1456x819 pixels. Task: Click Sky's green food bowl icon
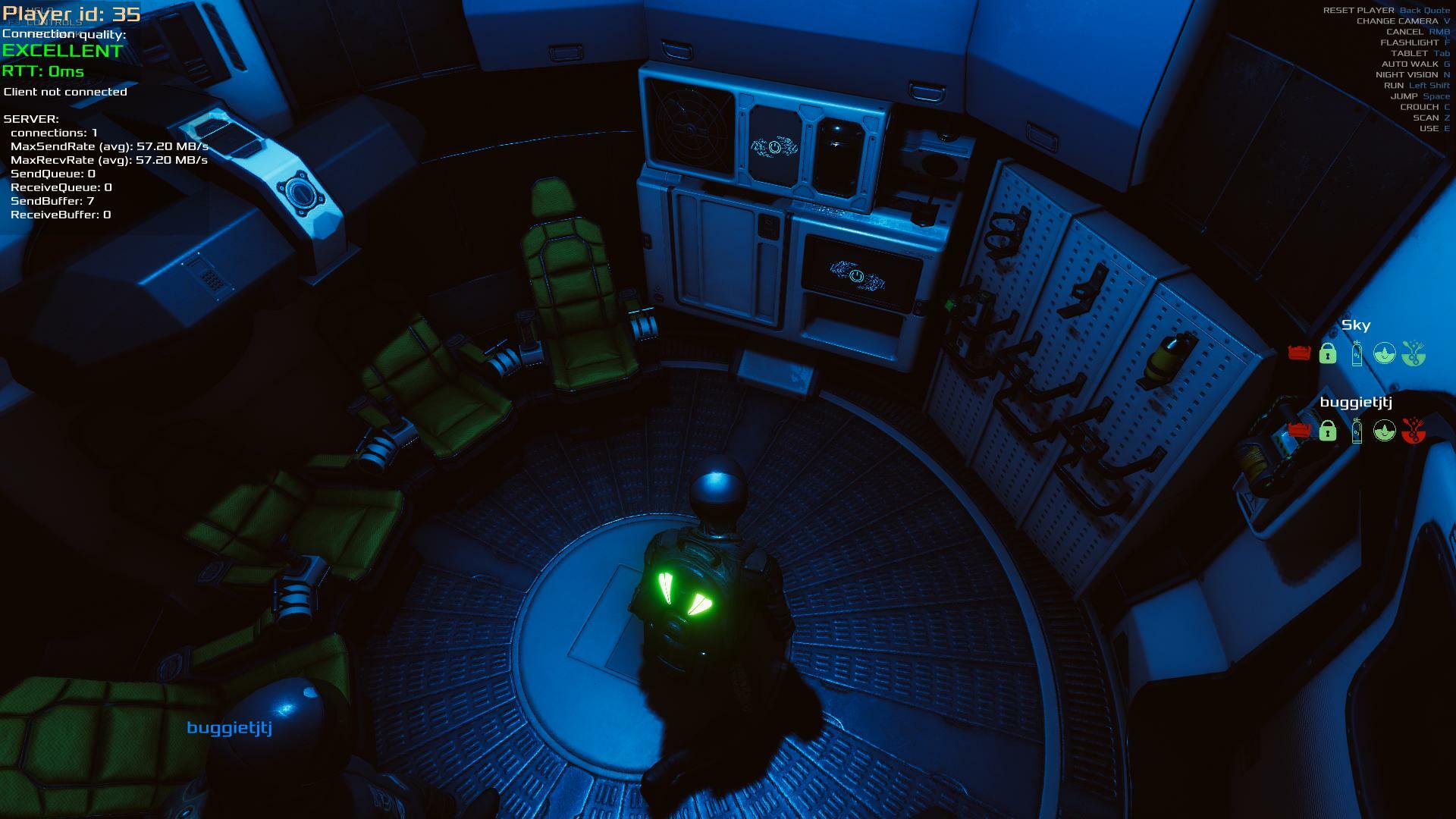(x=1414, y=353)
